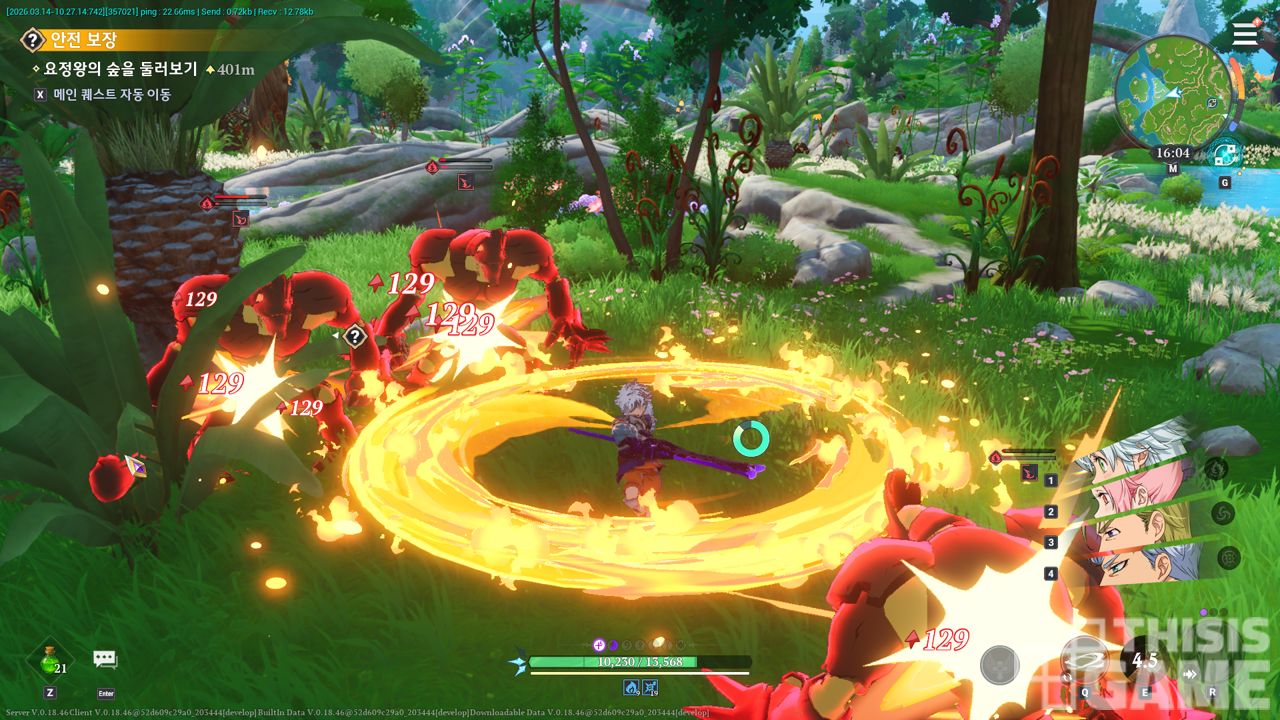Open the chat speech bubble
Screen dimensions: 1280x720
[x=105, y=659]
